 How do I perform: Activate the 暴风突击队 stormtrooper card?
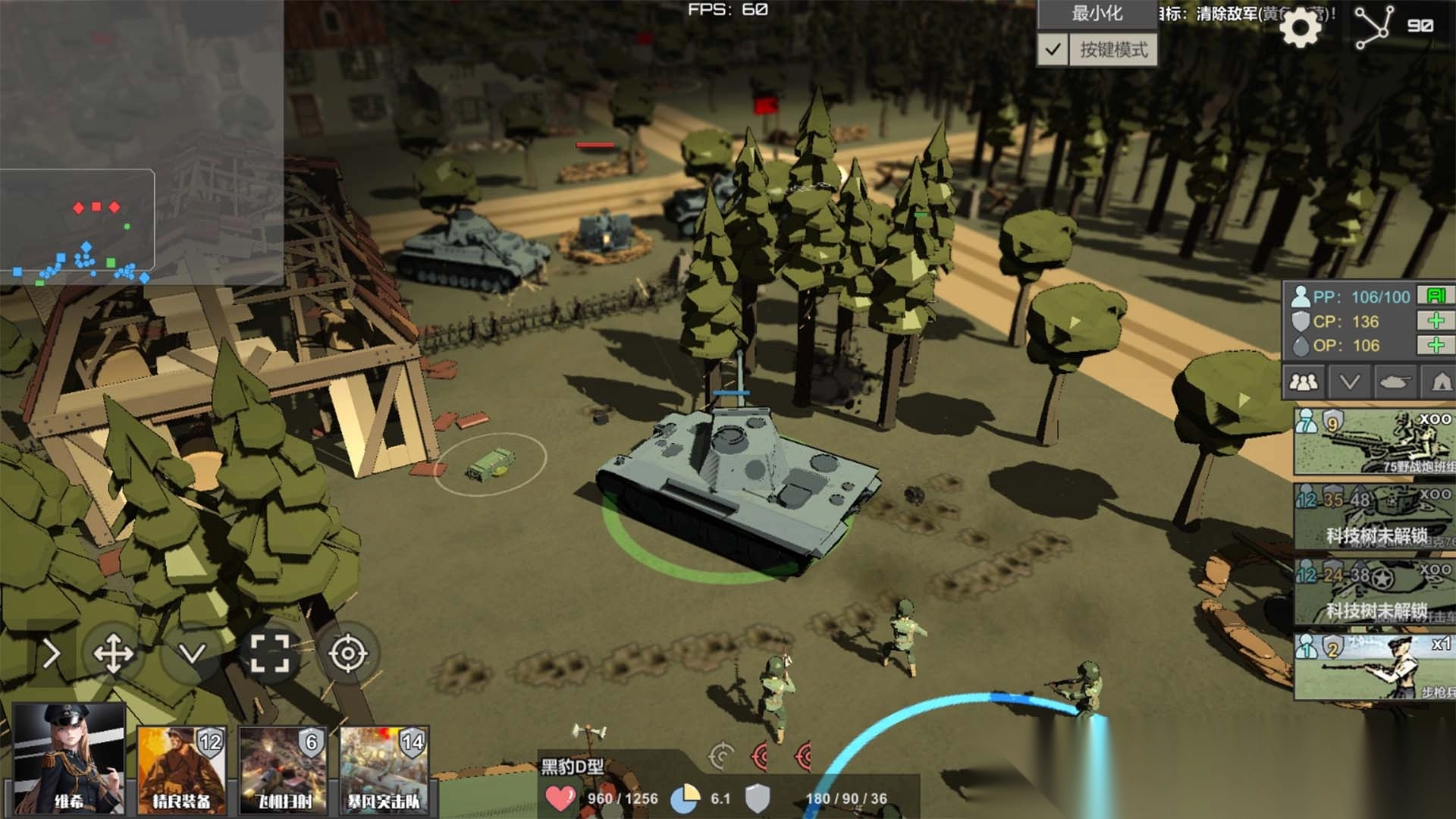(384, 769)
